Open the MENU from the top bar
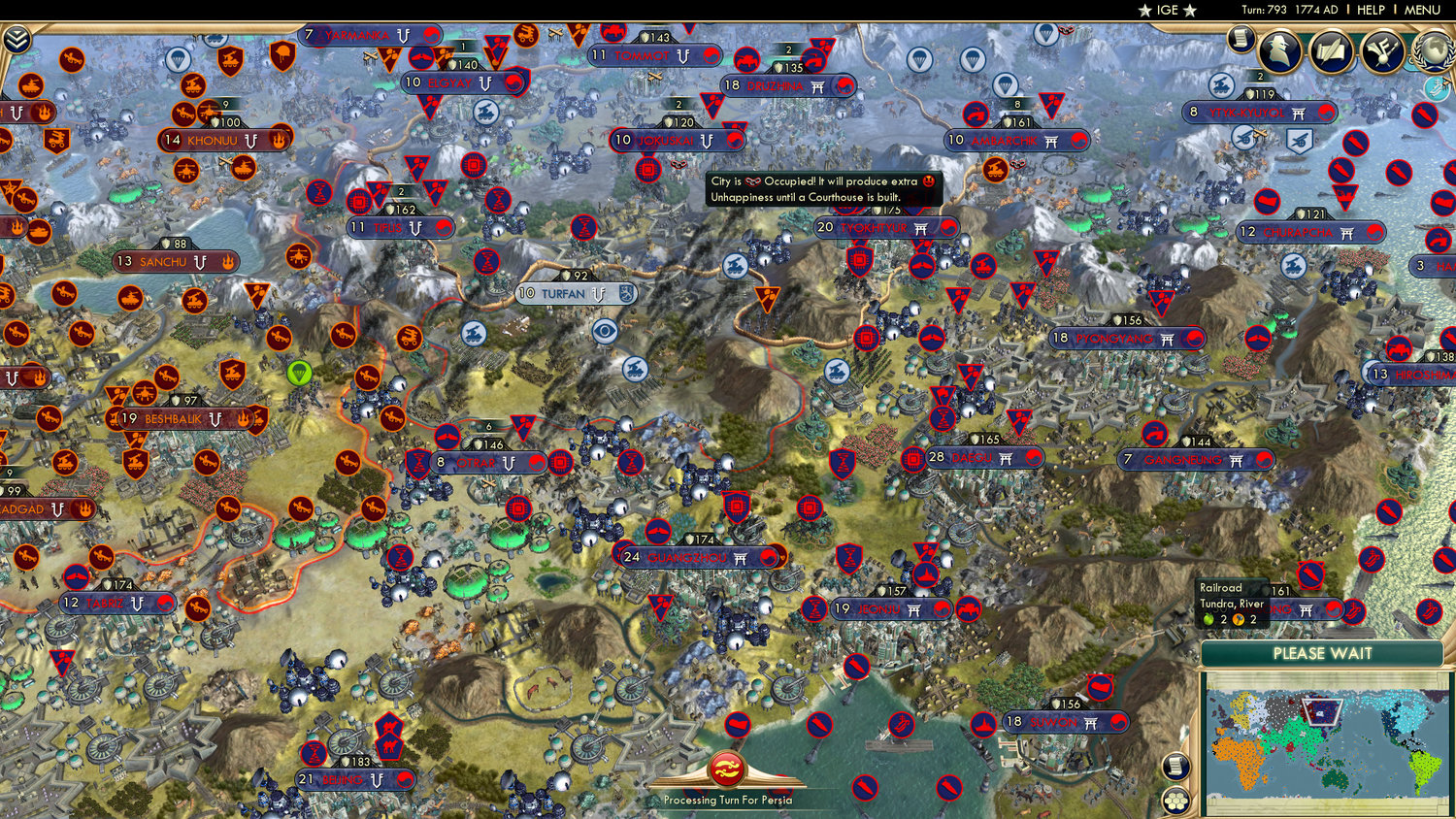This screenshot has height=819, width=1456. [1421, 10]
